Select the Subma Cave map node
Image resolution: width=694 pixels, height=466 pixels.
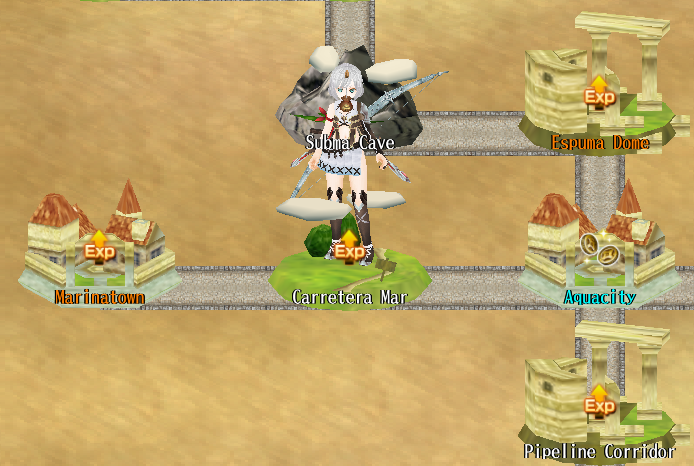point(349,100)
